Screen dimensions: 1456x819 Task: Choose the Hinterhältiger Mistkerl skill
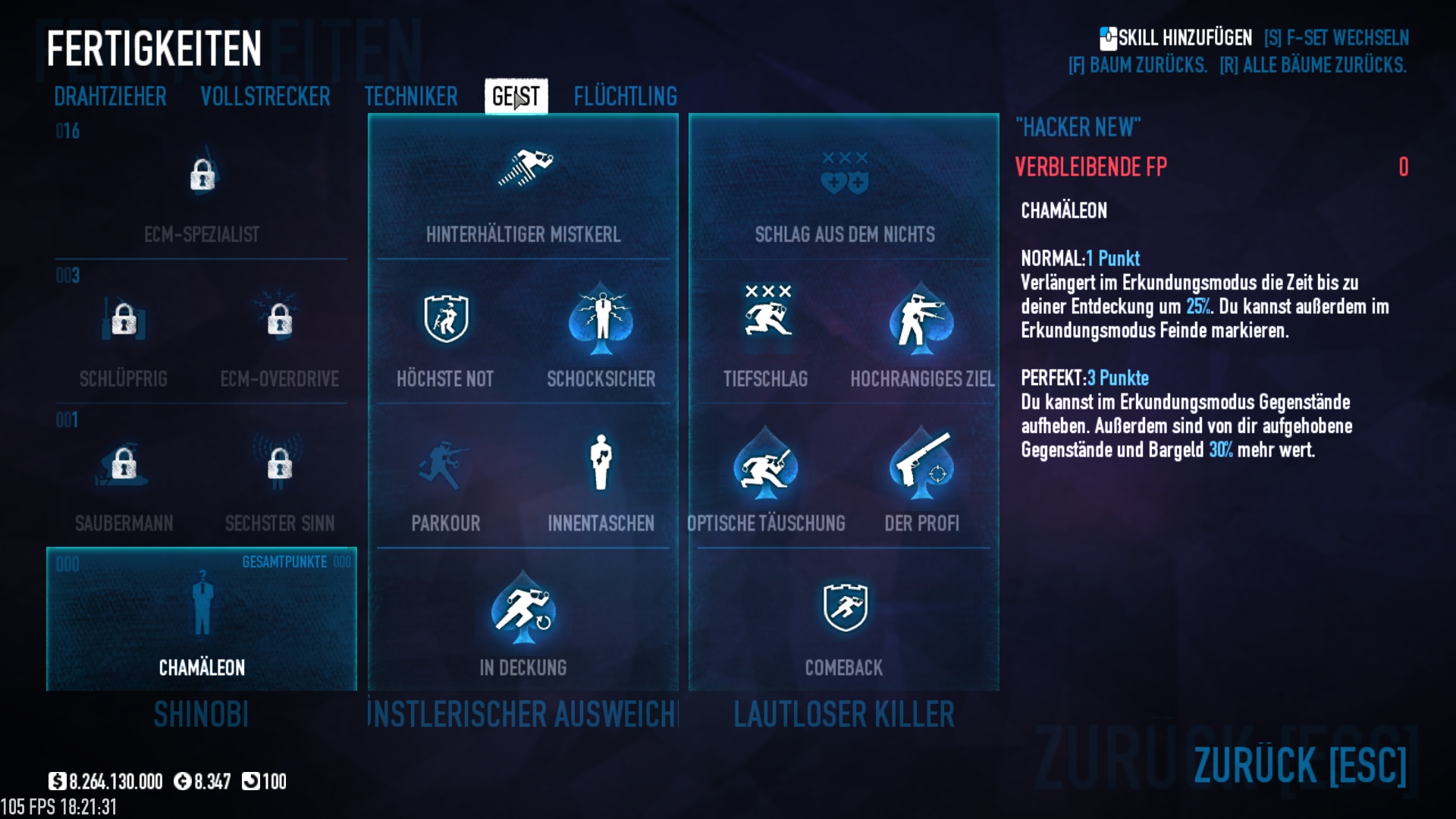(x=523, y=190)
